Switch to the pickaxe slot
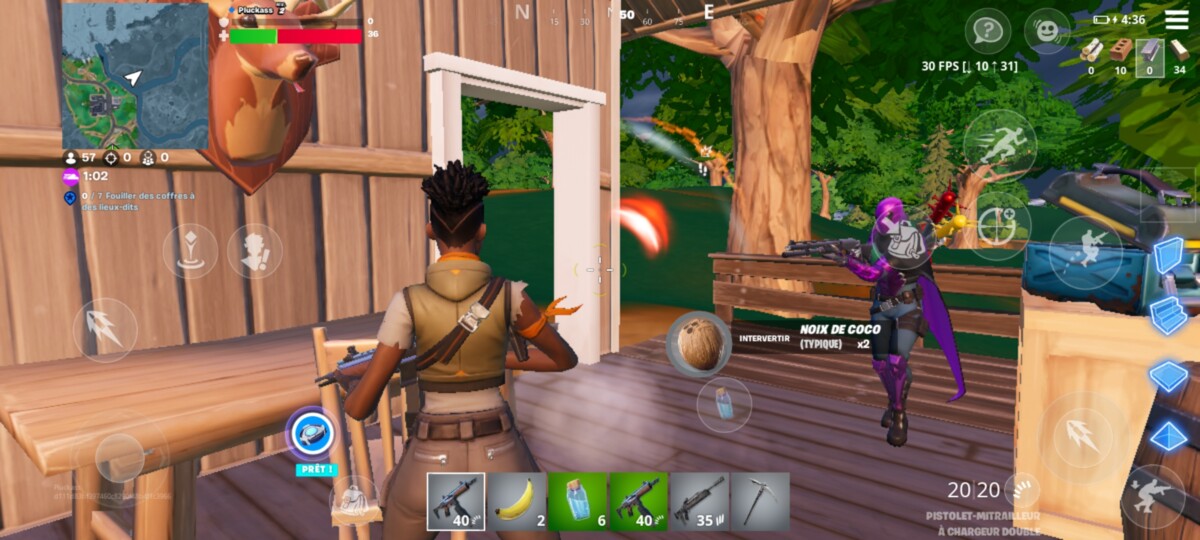The image size is (1200, 540). click(759, 501)
